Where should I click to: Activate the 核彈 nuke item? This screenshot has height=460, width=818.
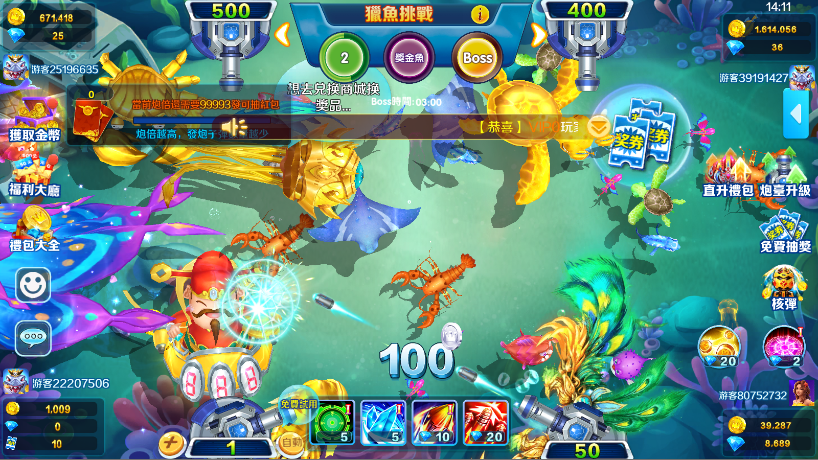click(x=785, y=286)
